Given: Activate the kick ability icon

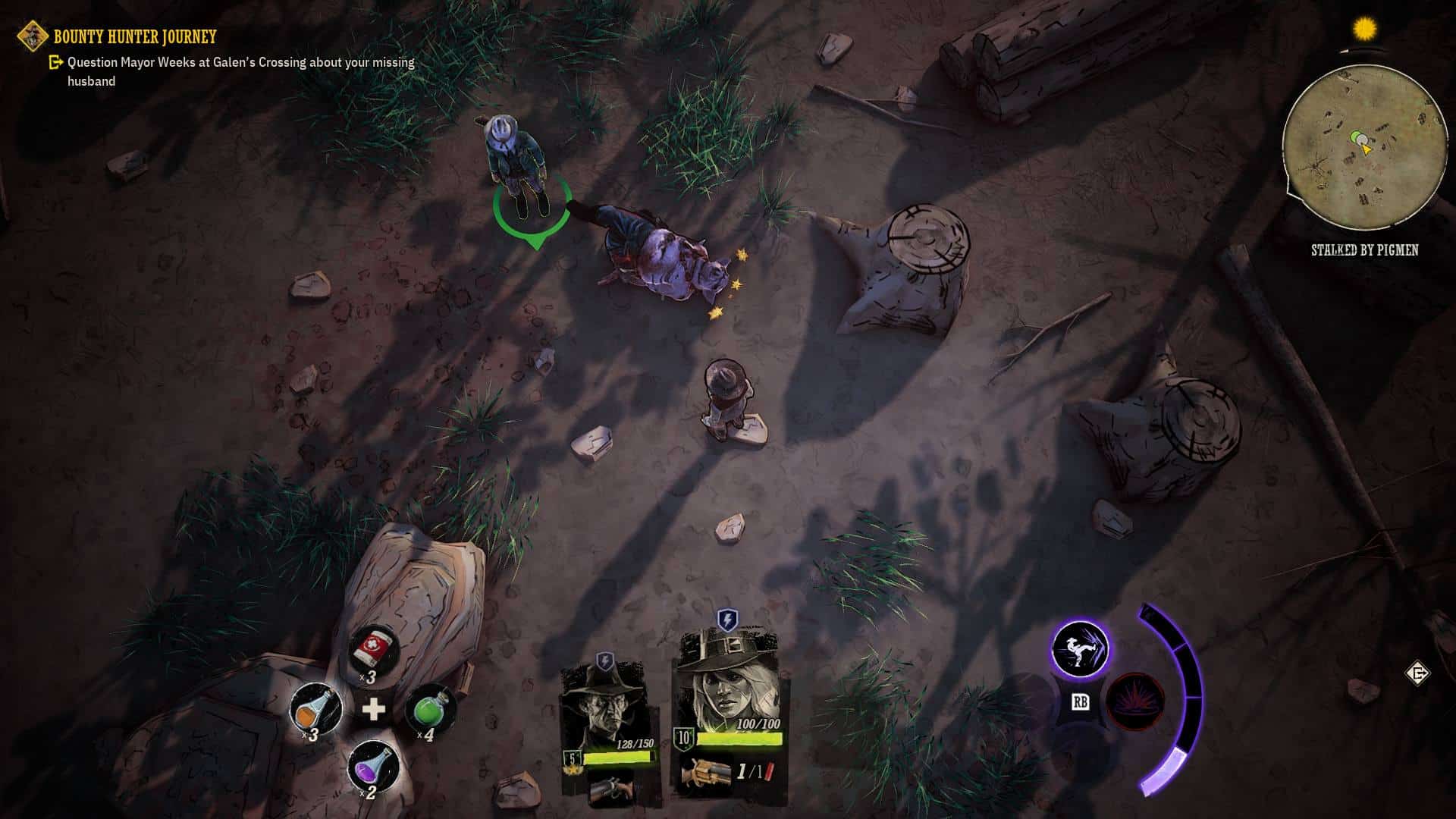Looking at the screenshot, I should (x=1080, y=650).
